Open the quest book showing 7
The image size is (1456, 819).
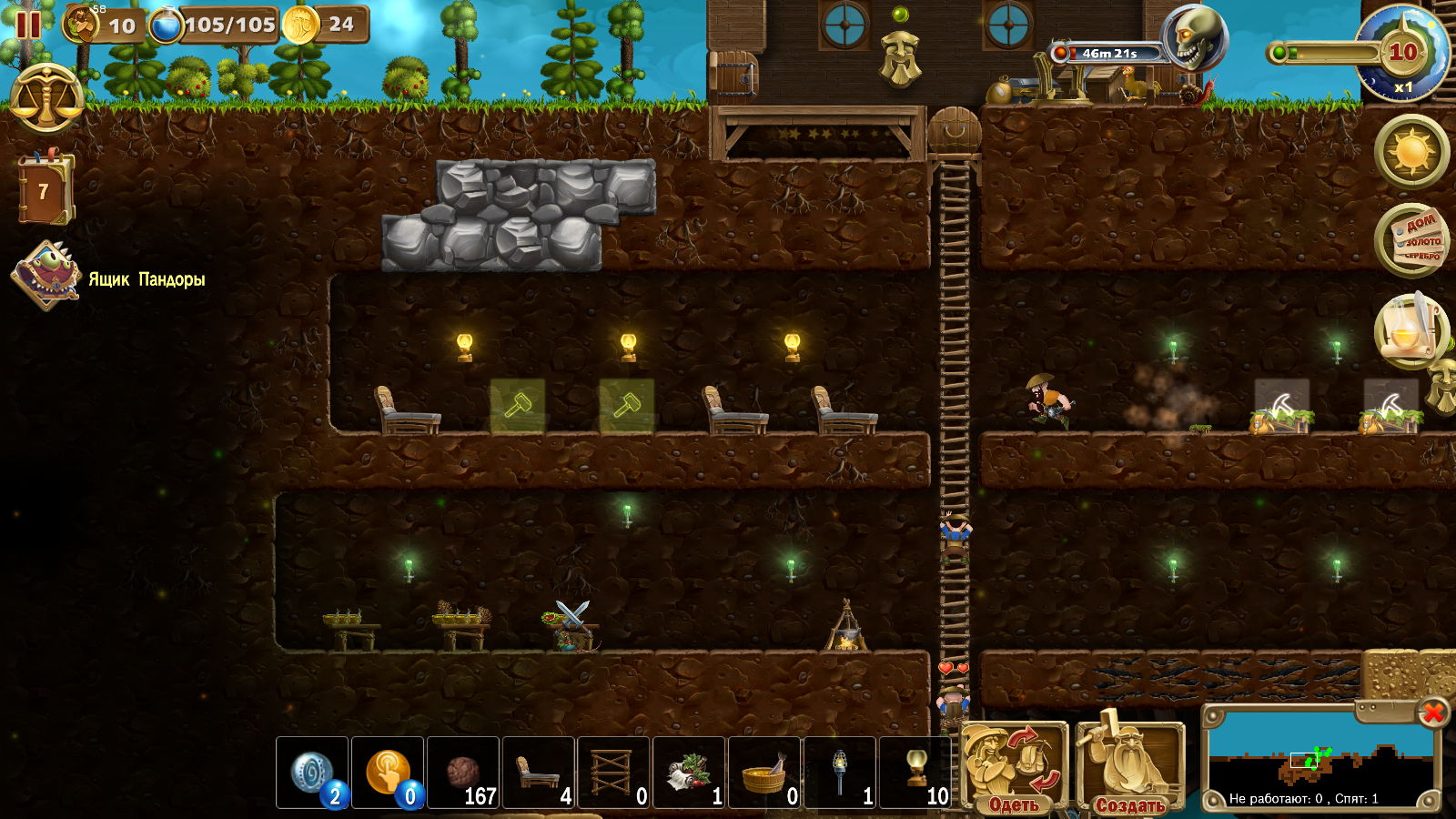click(45, 189)
